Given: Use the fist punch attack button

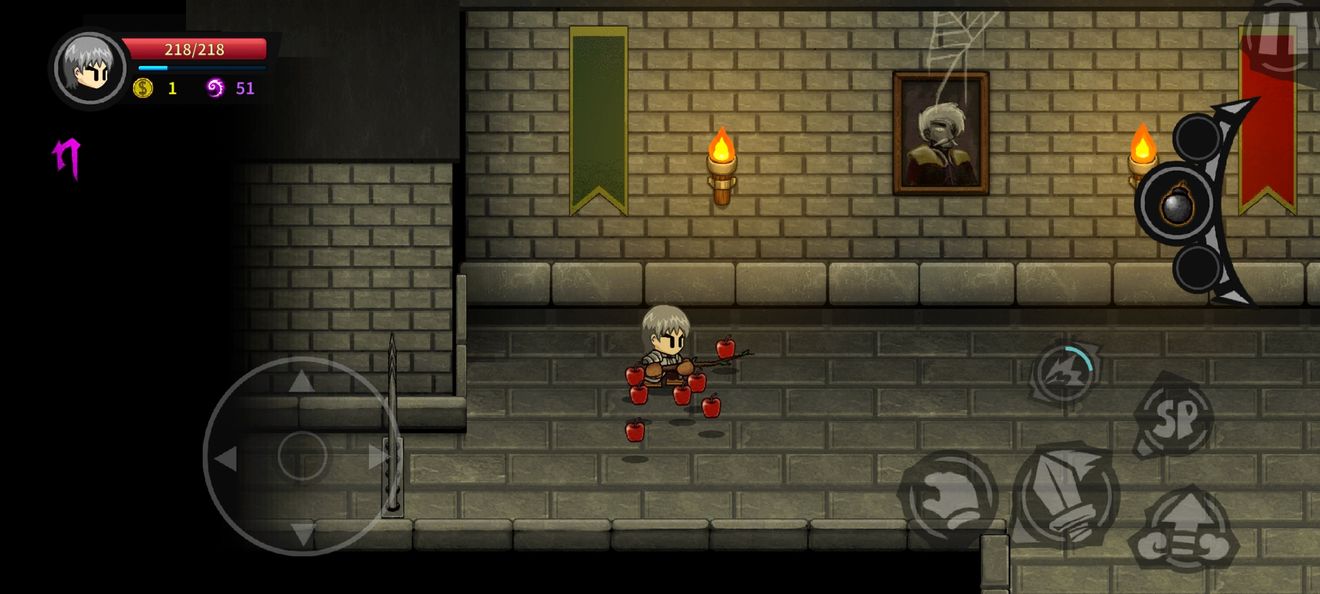Looking at the screenshot, I should (x=948, y=497).
